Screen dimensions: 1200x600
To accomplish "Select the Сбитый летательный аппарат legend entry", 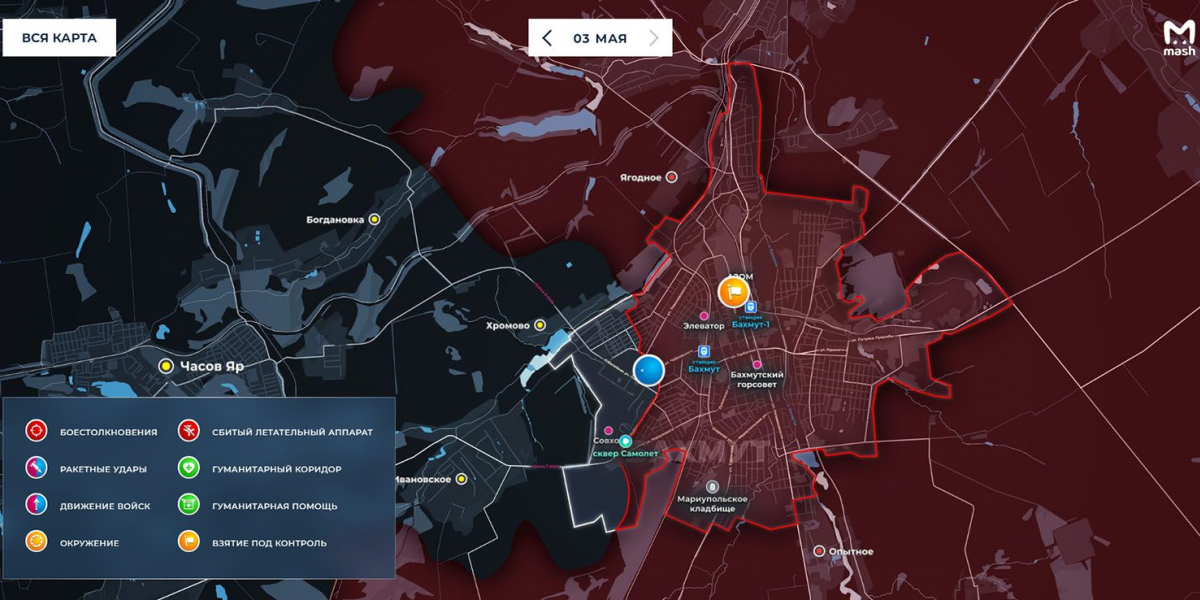I will pos(189,431).
